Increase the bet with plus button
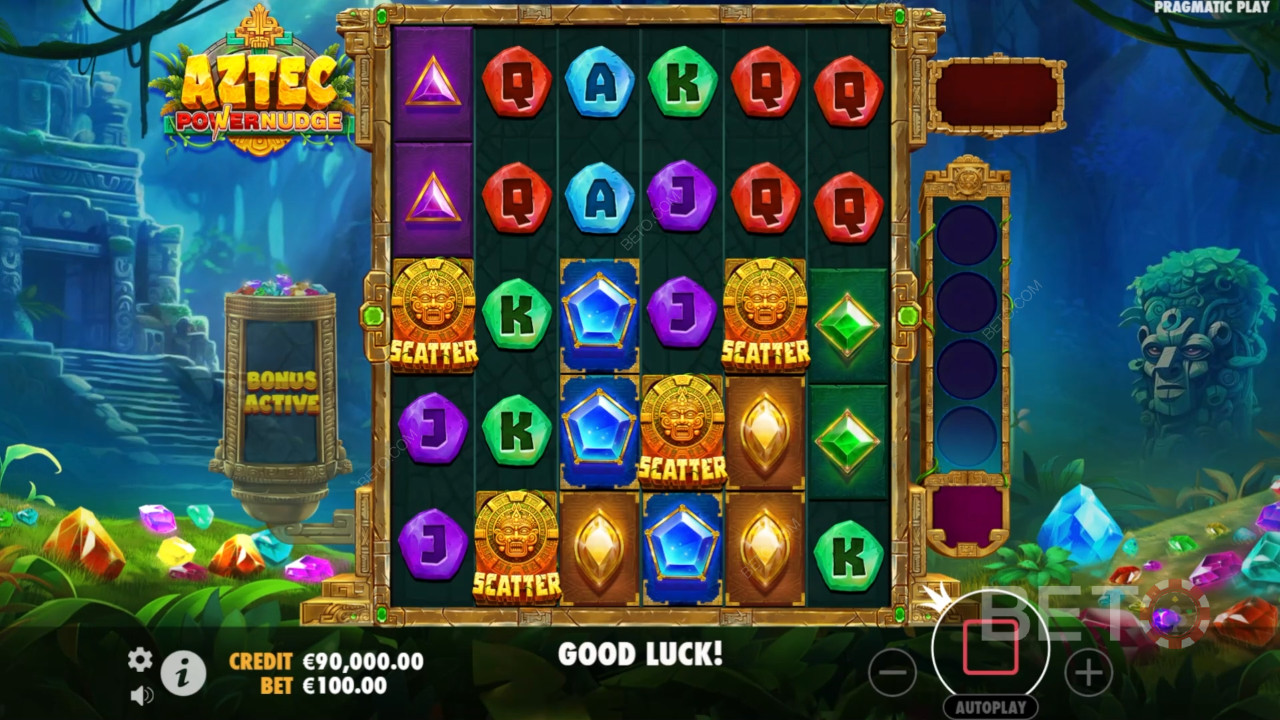This screenshot has width=1280, height=720. (x=1088, y=672)
